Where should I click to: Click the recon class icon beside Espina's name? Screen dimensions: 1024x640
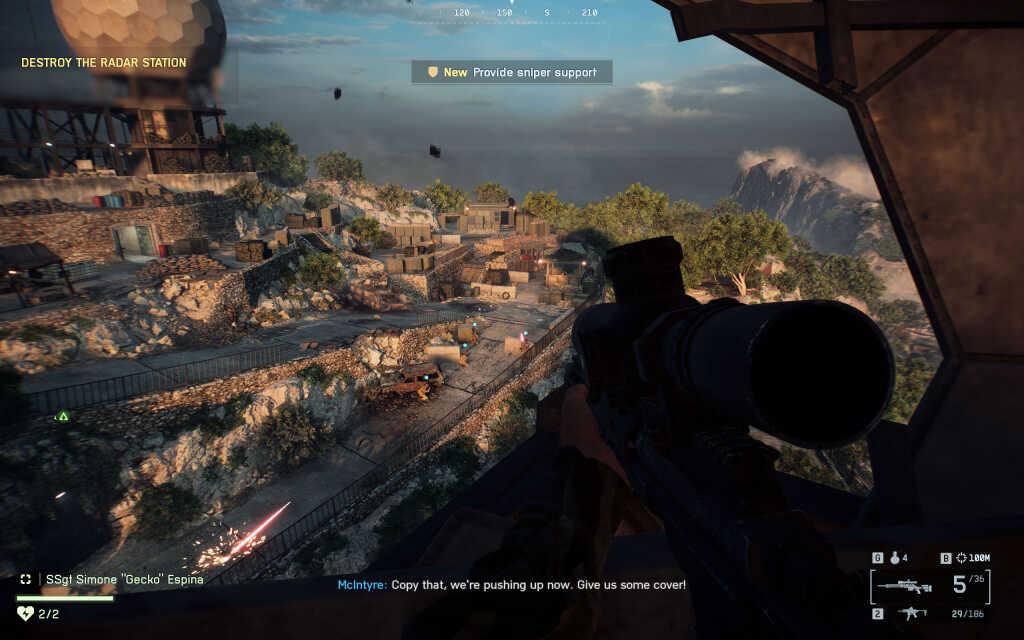[25, 579]
